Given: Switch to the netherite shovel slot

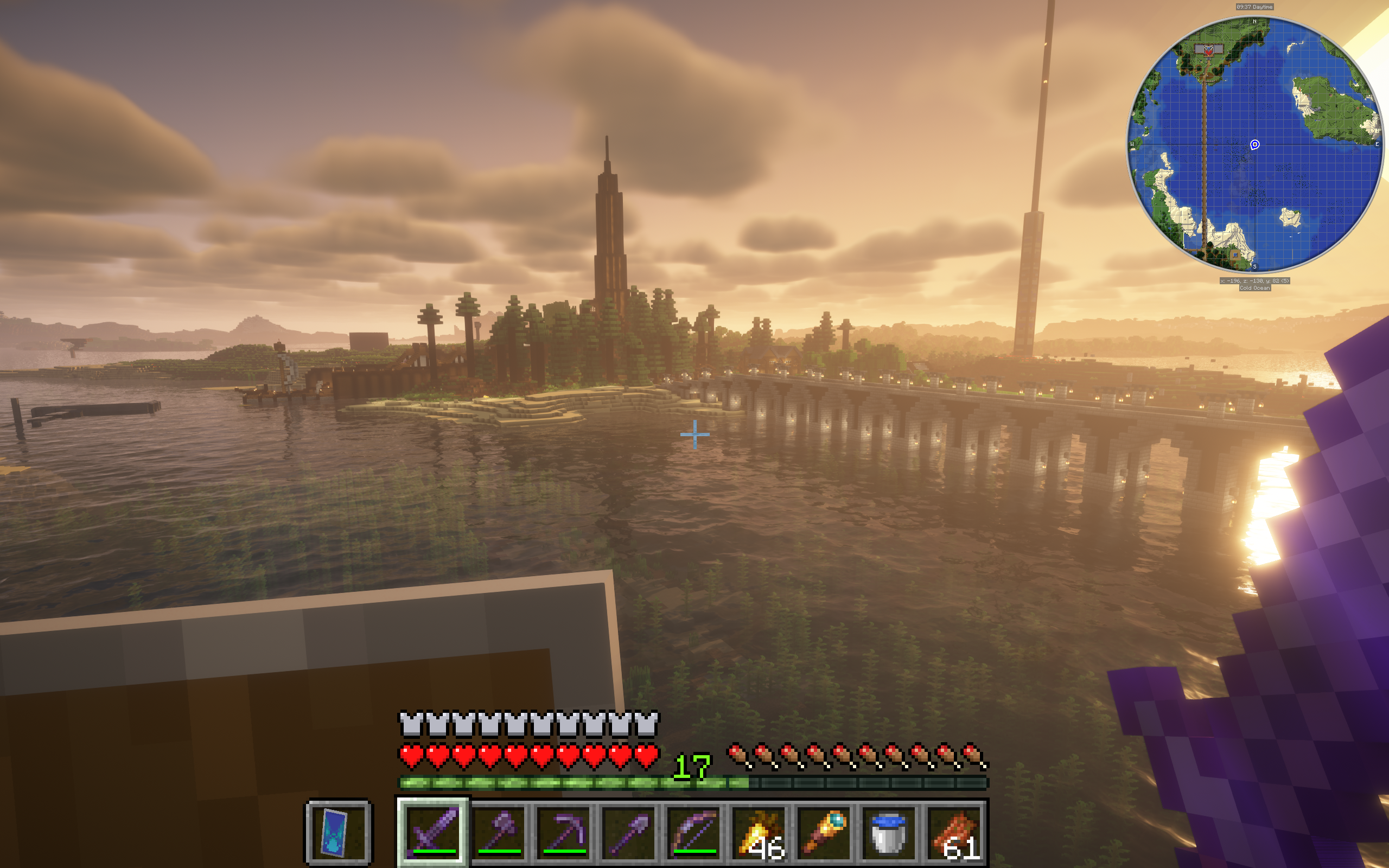Looking at the screenshot, I should pos(629,832).
